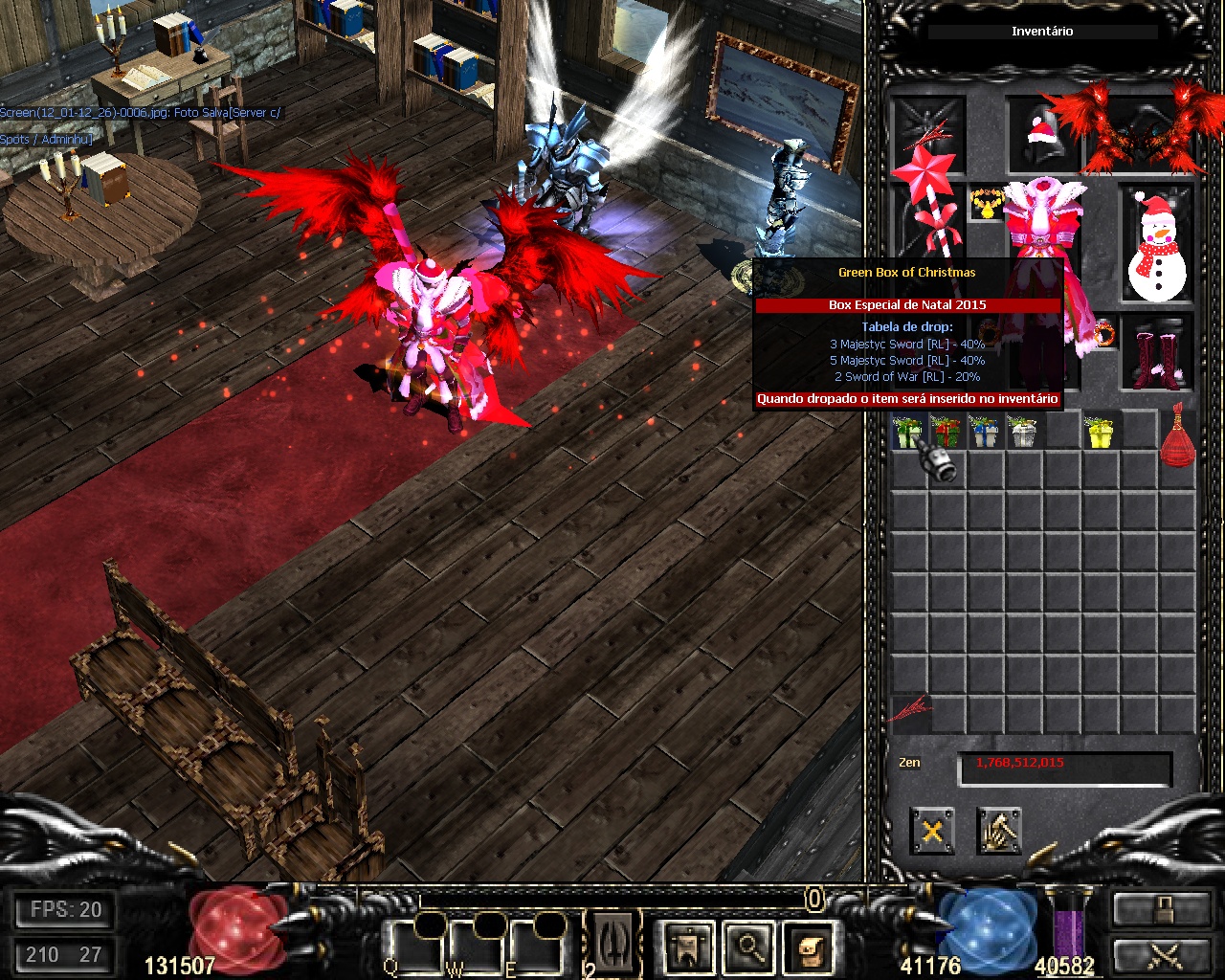Select the green Christmas gift box
1225x980 pixels.
(x=907, y=432)
